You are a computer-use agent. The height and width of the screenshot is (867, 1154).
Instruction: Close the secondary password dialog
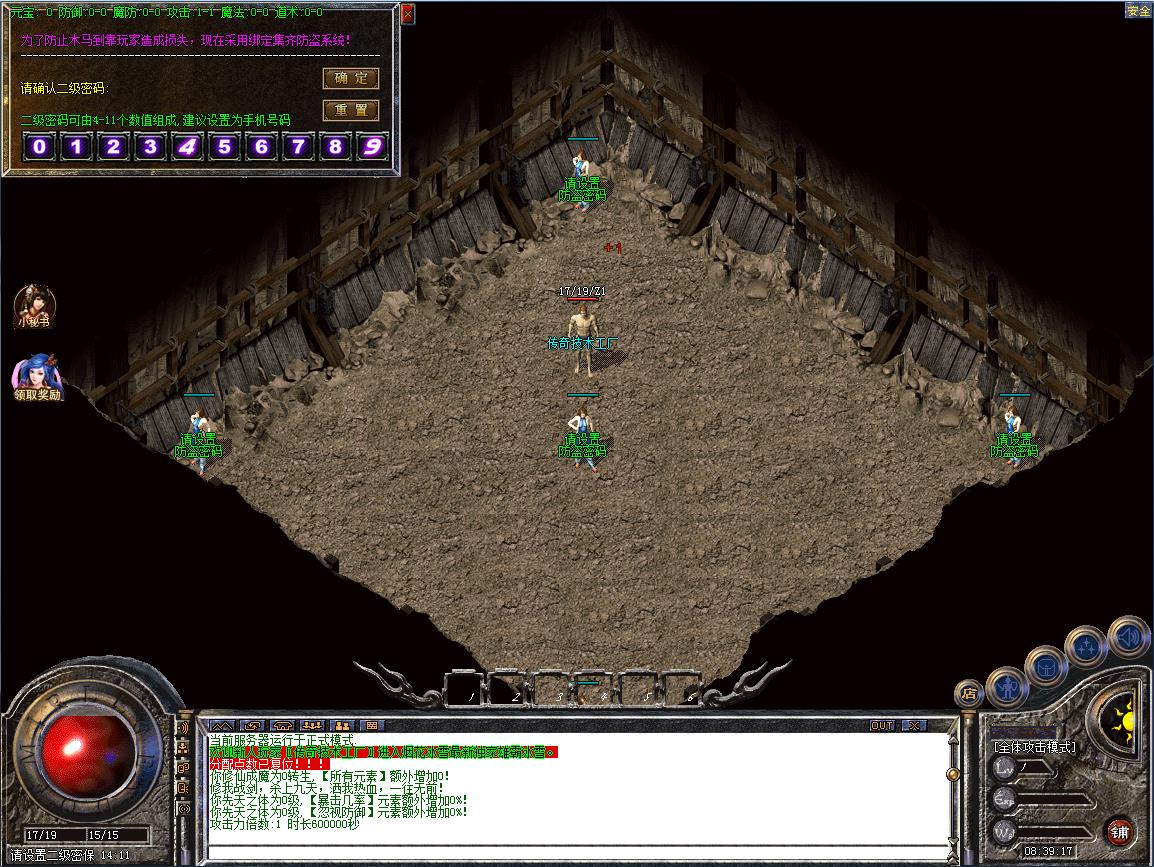(x=408, y=14)
